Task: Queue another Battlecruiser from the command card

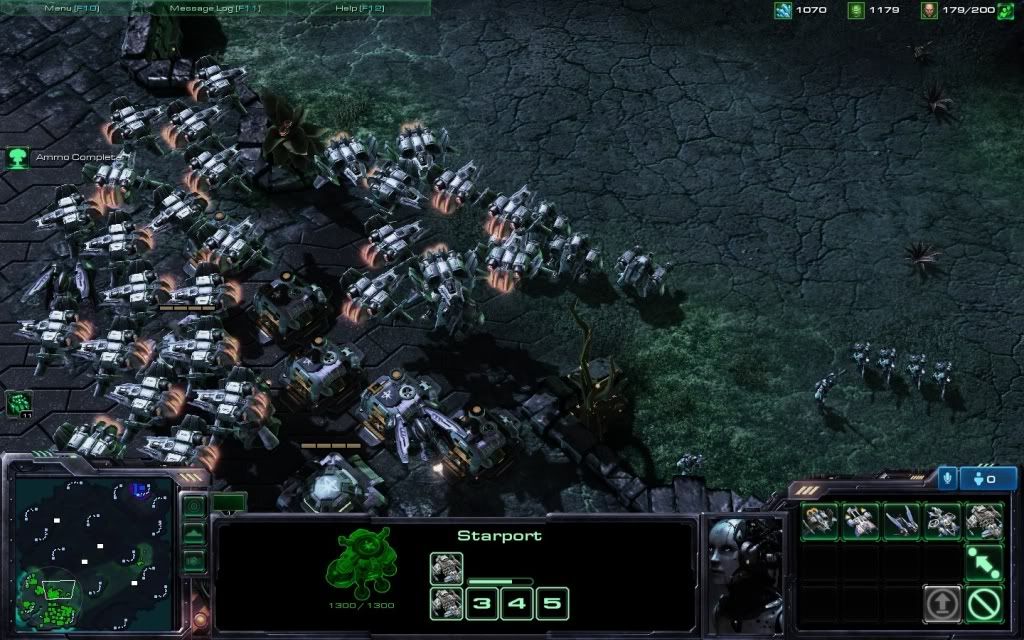Action: pos(983,520)
